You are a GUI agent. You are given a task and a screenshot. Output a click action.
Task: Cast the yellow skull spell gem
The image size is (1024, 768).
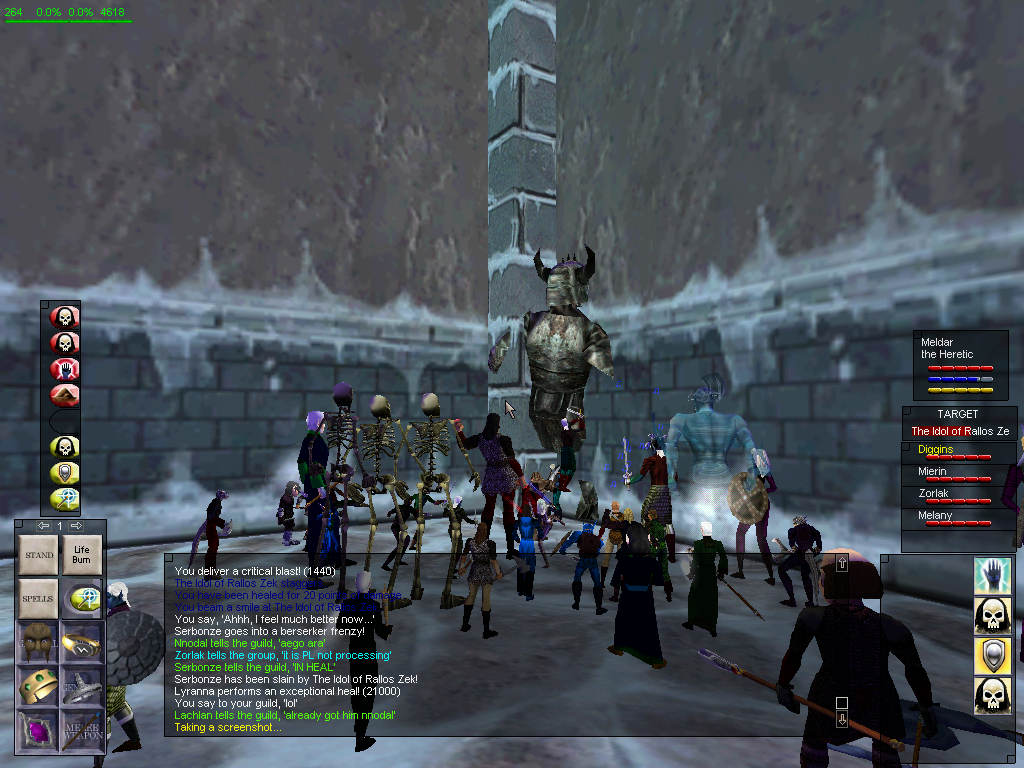point(65,447)
